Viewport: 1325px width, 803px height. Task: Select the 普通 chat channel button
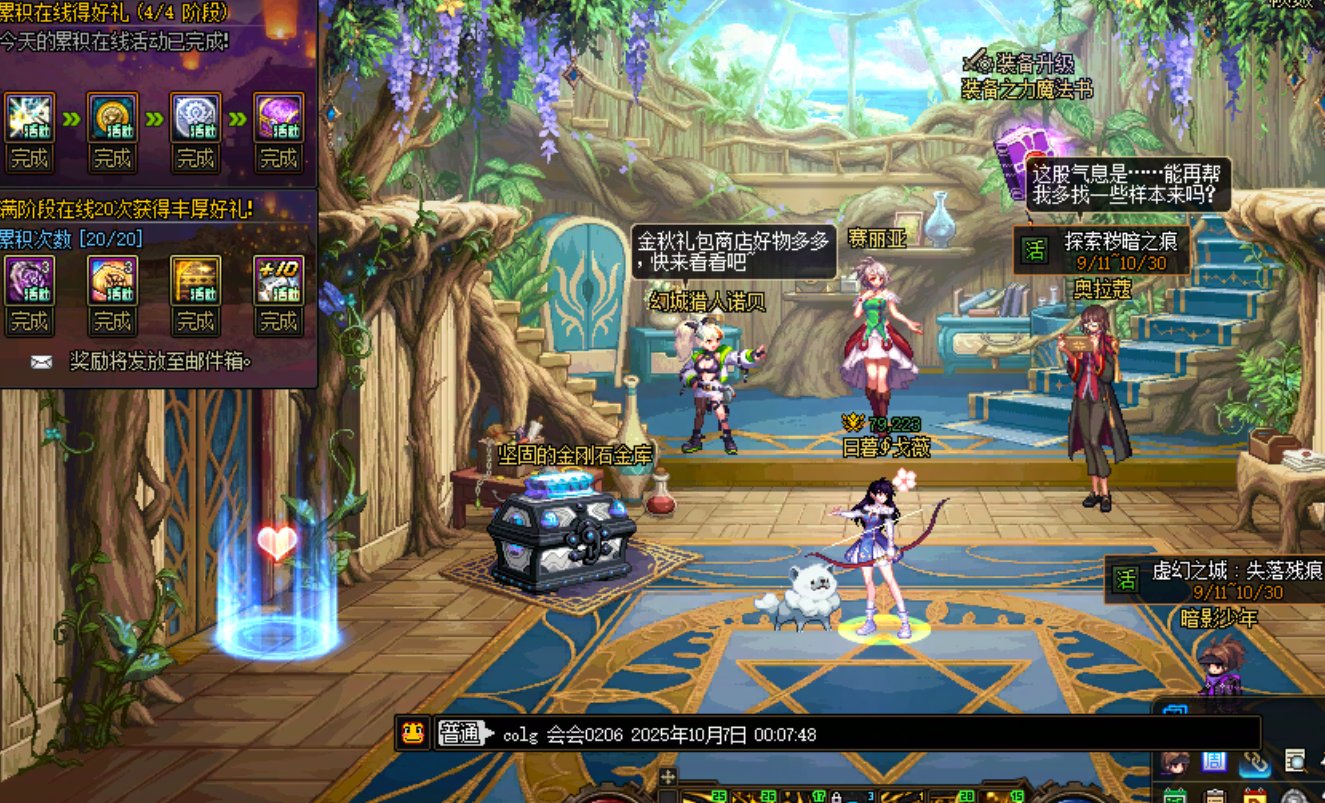(460, 734)
